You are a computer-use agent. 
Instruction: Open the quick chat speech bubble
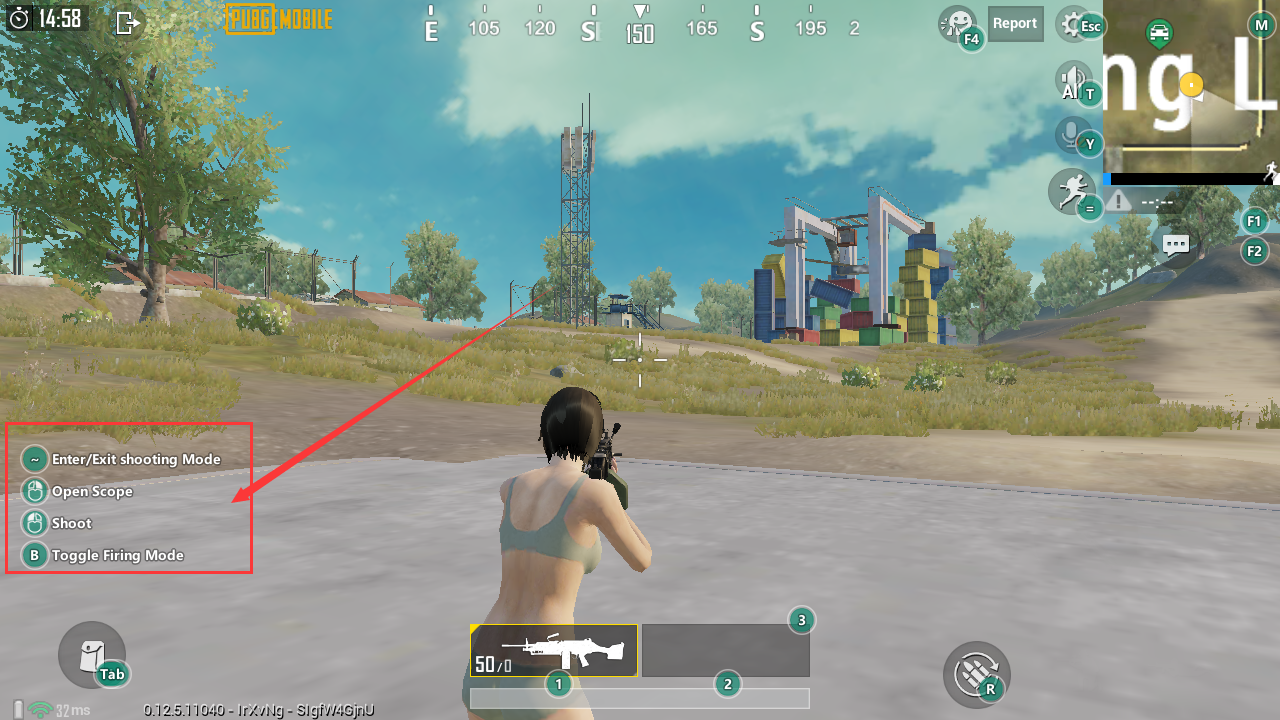1175,243
